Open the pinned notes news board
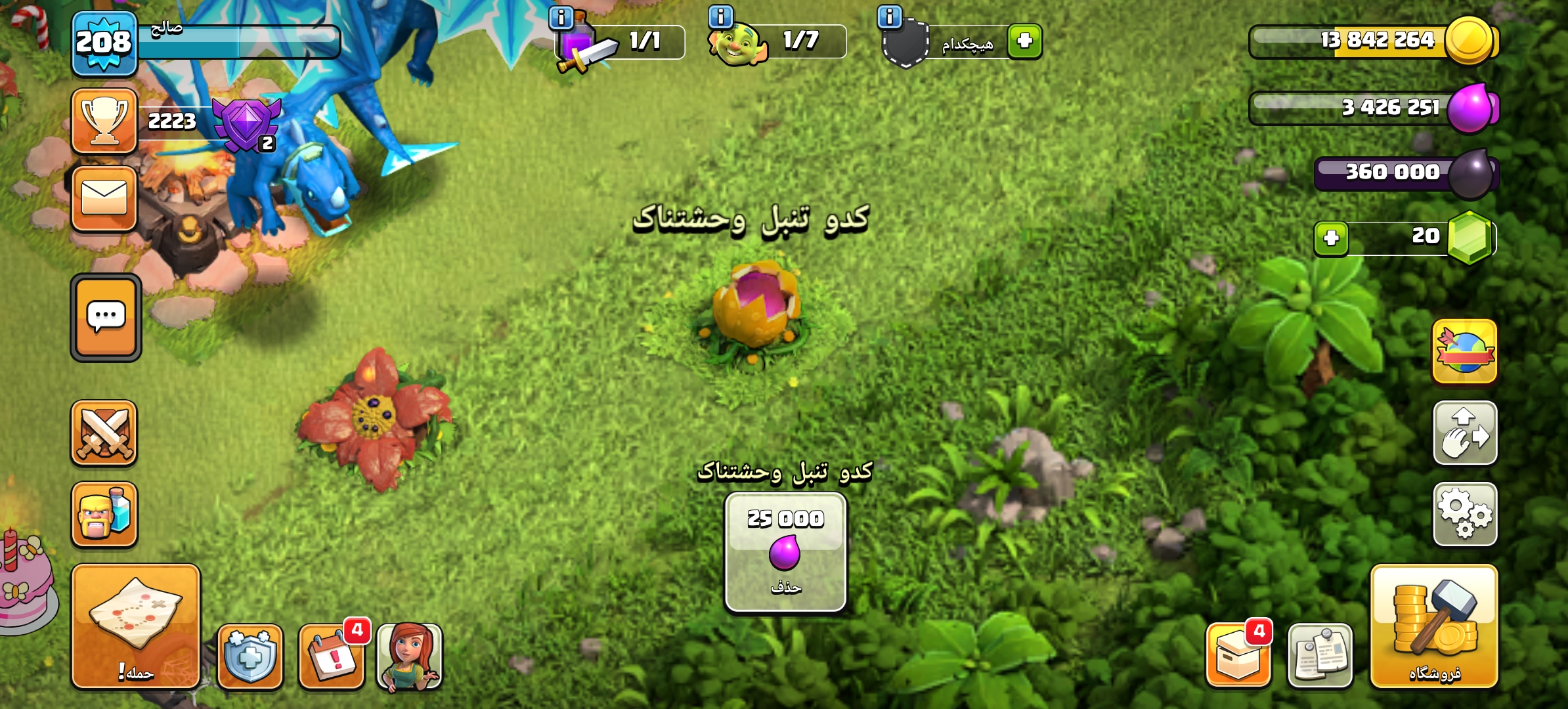1568x709 pixels. 1320,655
